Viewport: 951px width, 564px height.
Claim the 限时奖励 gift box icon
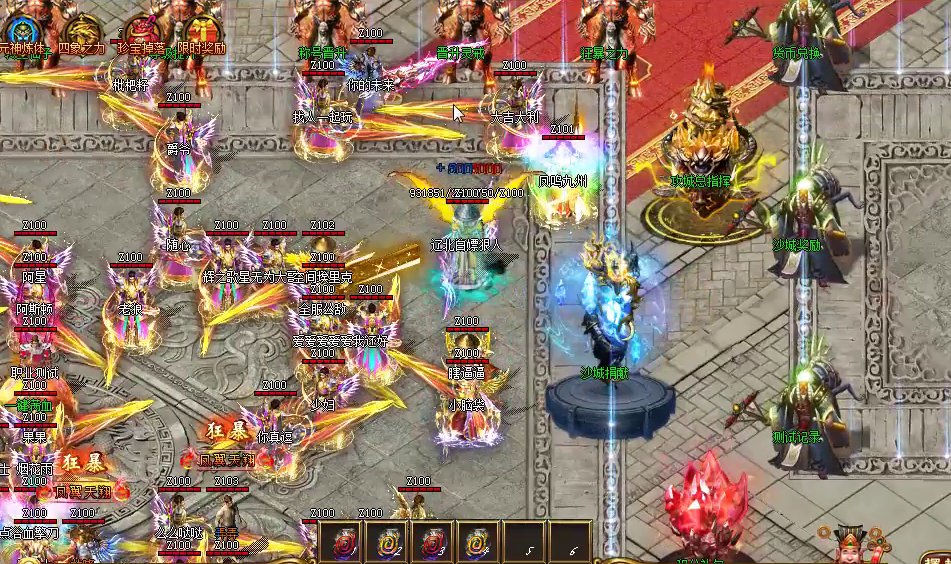coord(203,30)
